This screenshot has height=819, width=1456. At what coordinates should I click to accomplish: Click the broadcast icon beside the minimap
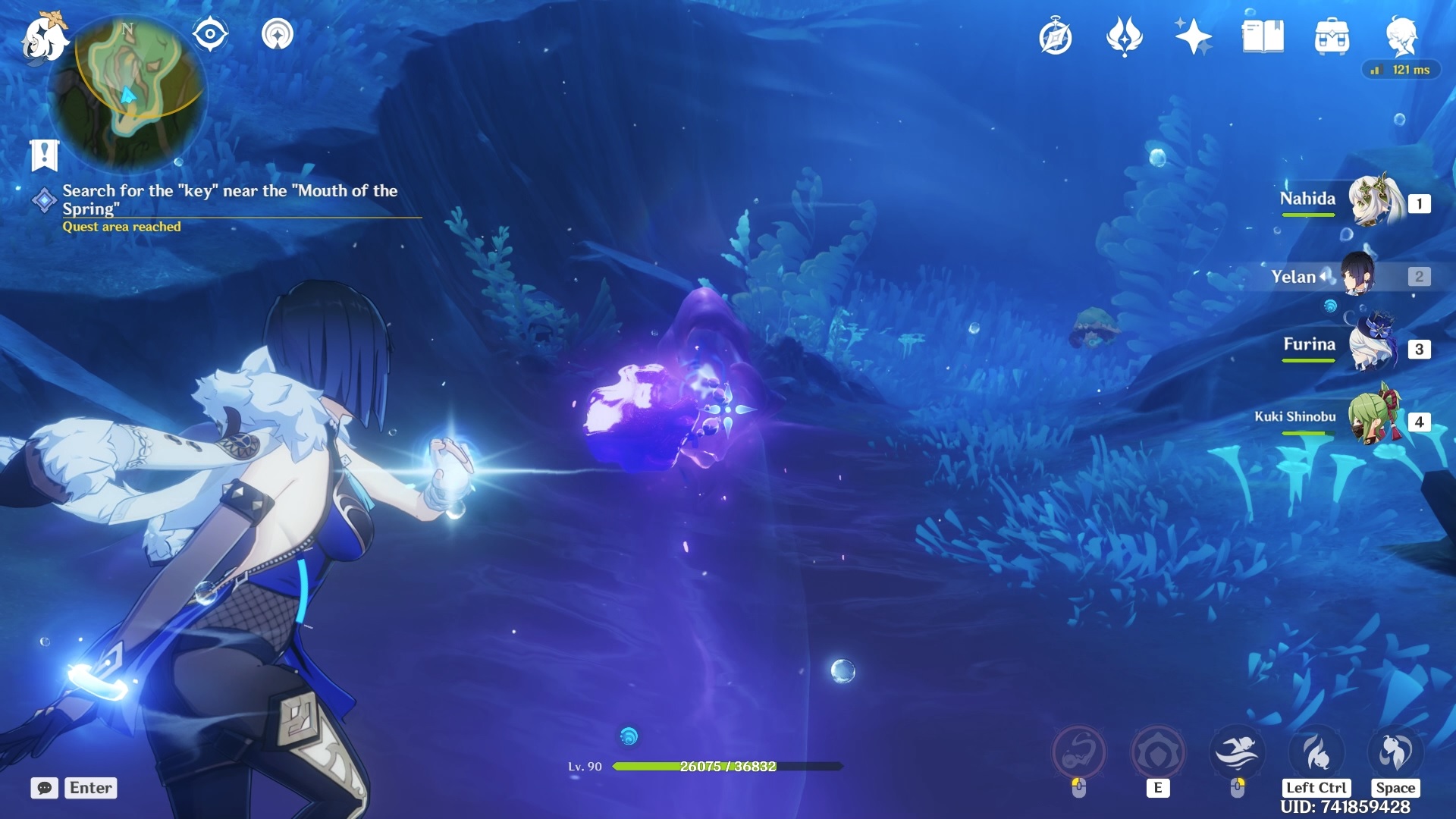tap(280, 35)
